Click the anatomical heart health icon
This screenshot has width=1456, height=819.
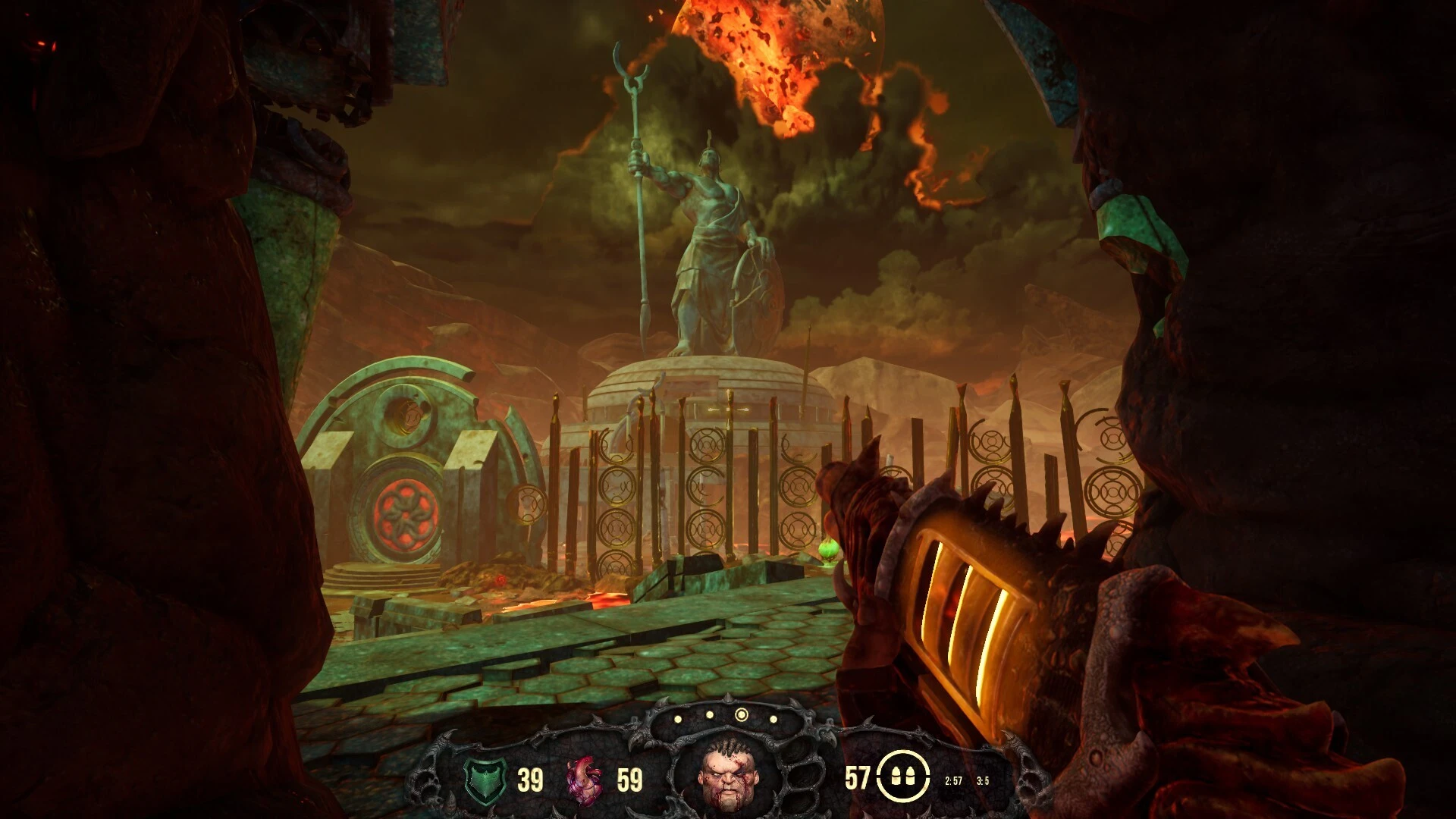(585, 780)
